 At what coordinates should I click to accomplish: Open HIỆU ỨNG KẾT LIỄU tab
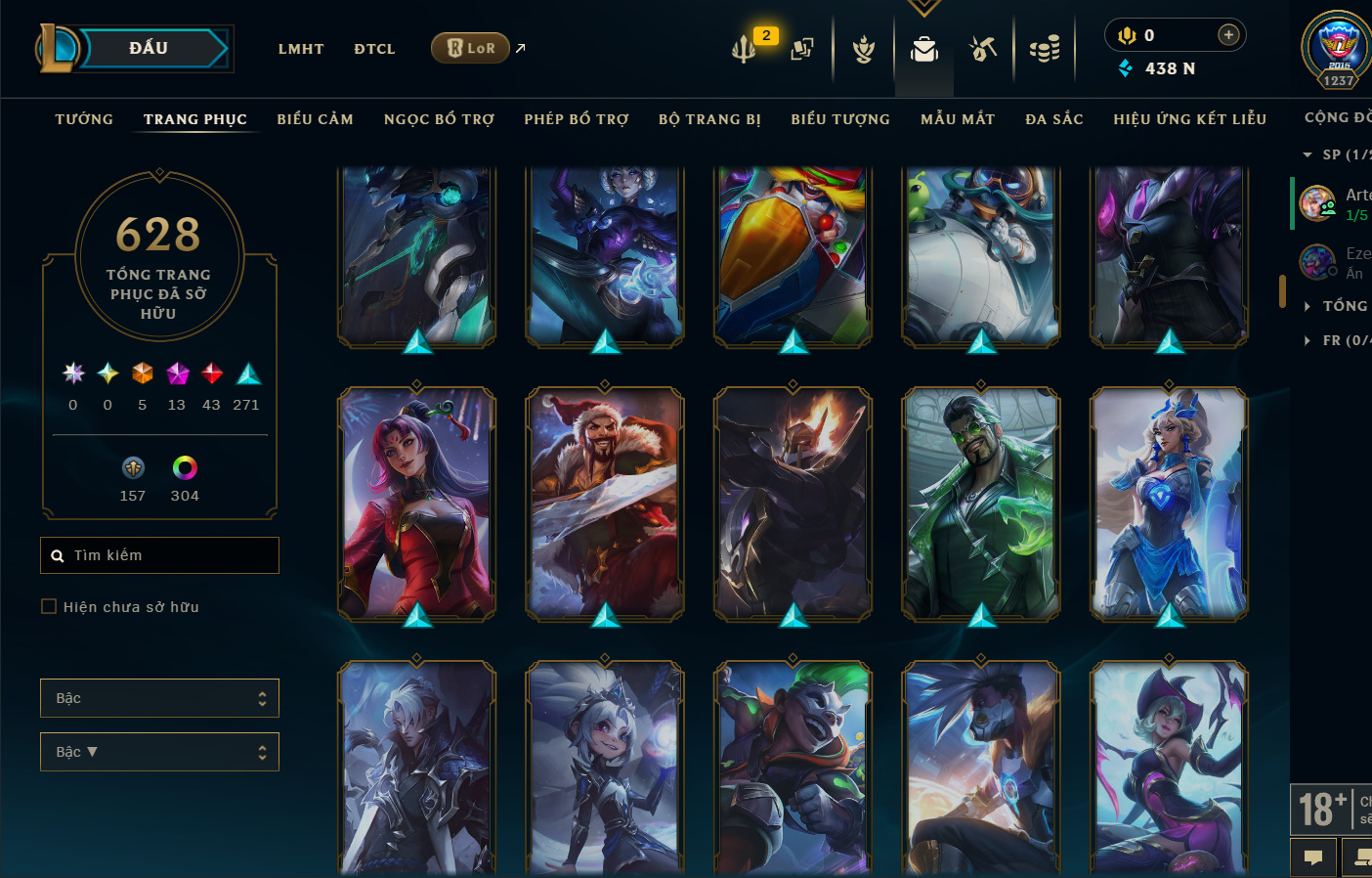[x=1189, y=119]
